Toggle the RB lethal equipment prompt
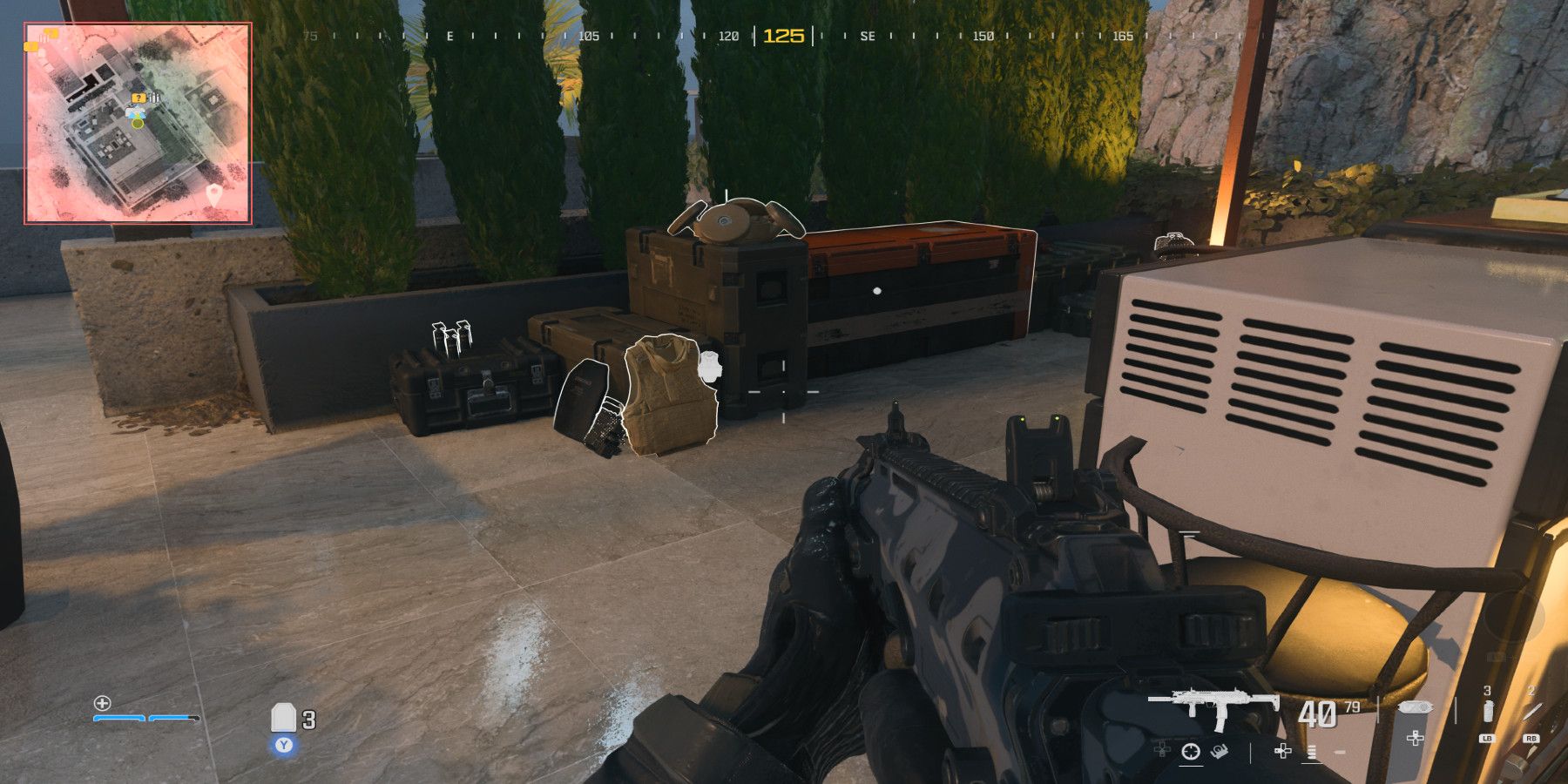The image size is (1568, 784). pyautogui.click(x=1531, y=739)
